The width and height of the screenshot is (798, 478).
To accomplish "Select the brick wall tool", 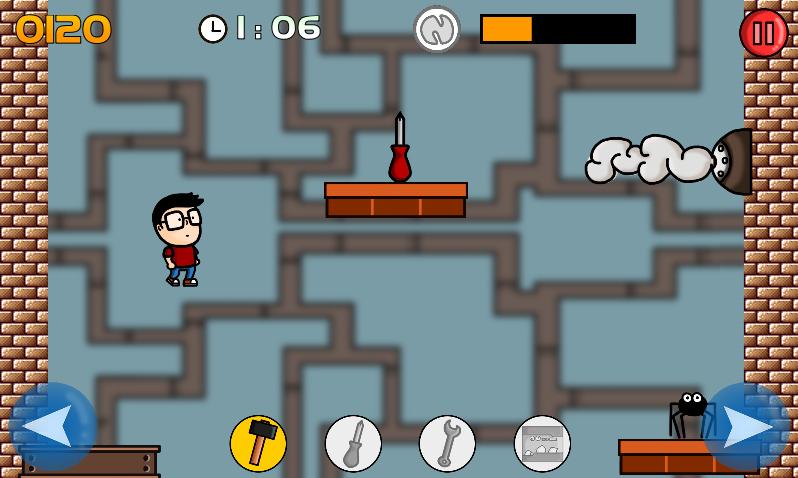I will pos(542,443).
